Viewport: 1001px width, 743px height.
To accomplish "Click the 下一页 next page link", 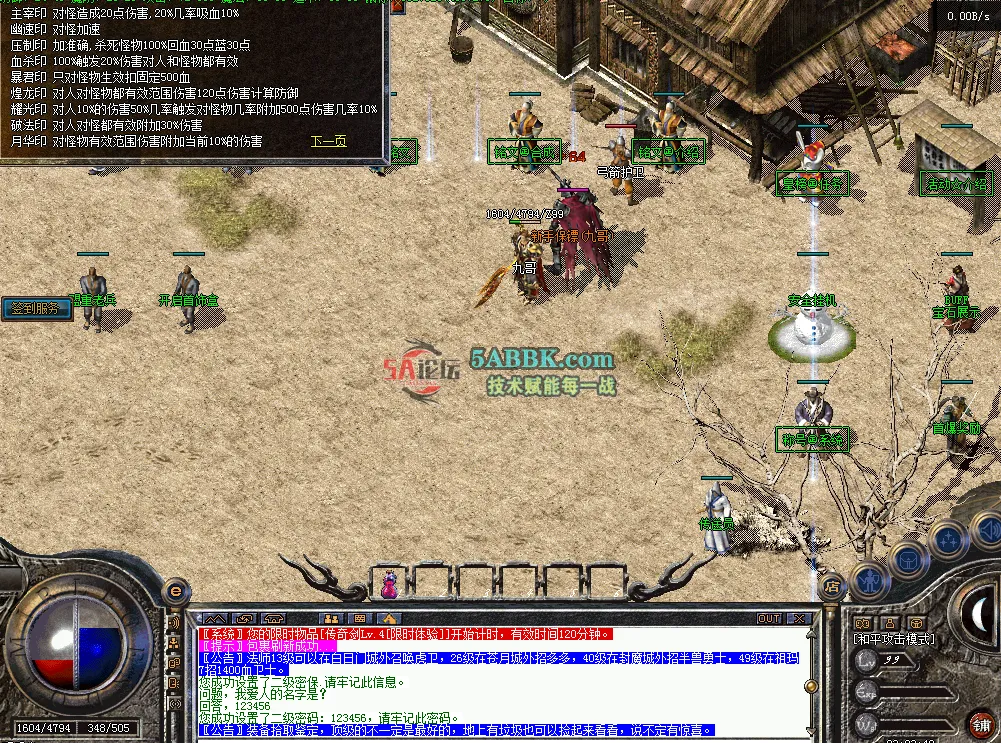I will (x=328, y=141).
